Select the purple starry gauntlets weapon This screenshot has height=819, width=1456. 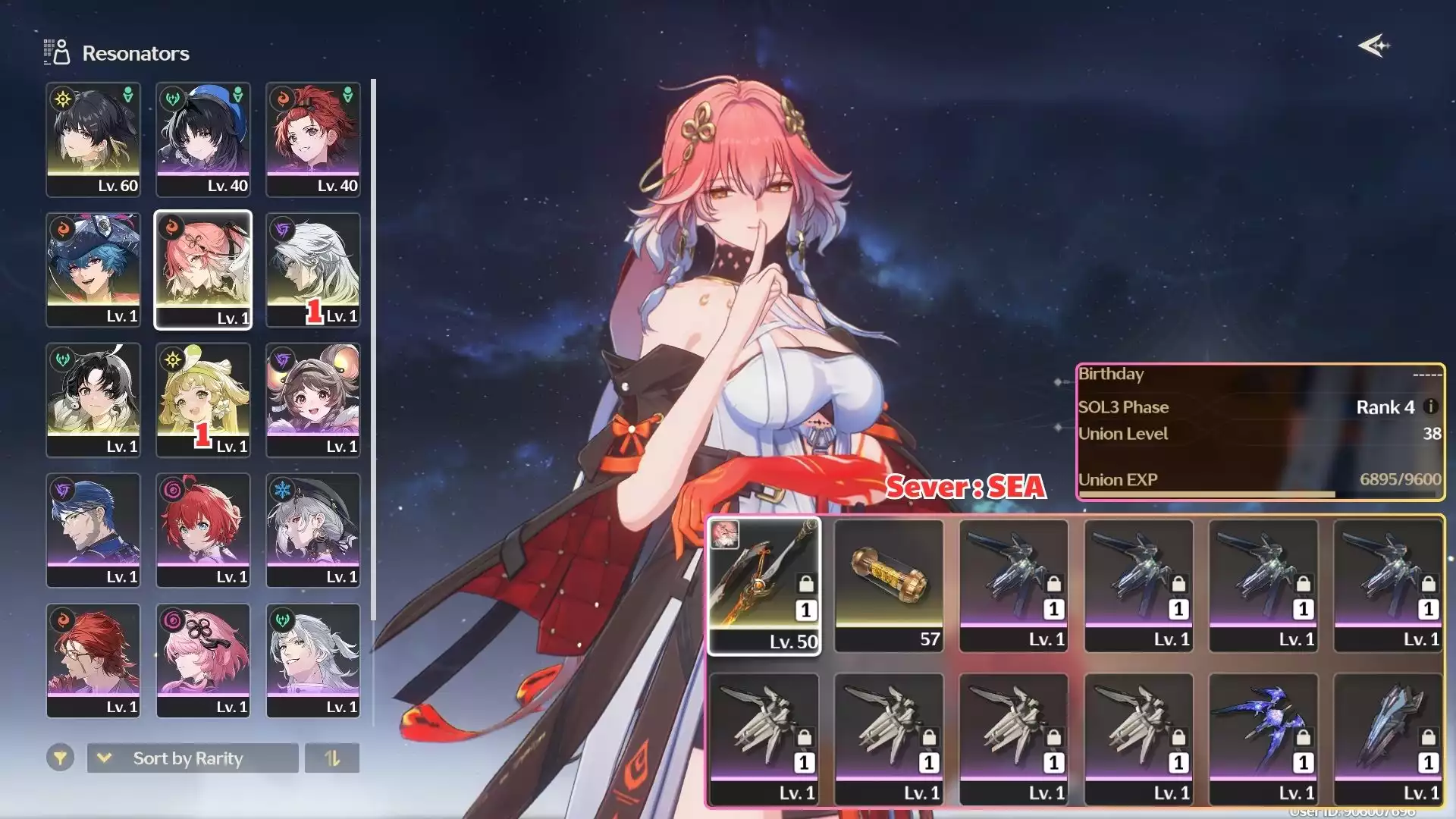tap(1263, 739)
